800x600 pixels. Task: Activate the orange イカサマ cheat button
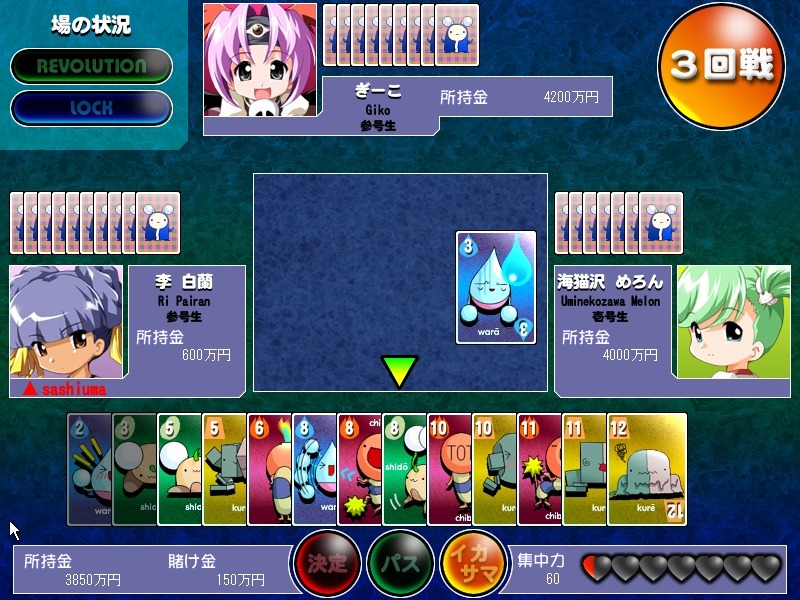pyautogui.click(x=472, y=563)
